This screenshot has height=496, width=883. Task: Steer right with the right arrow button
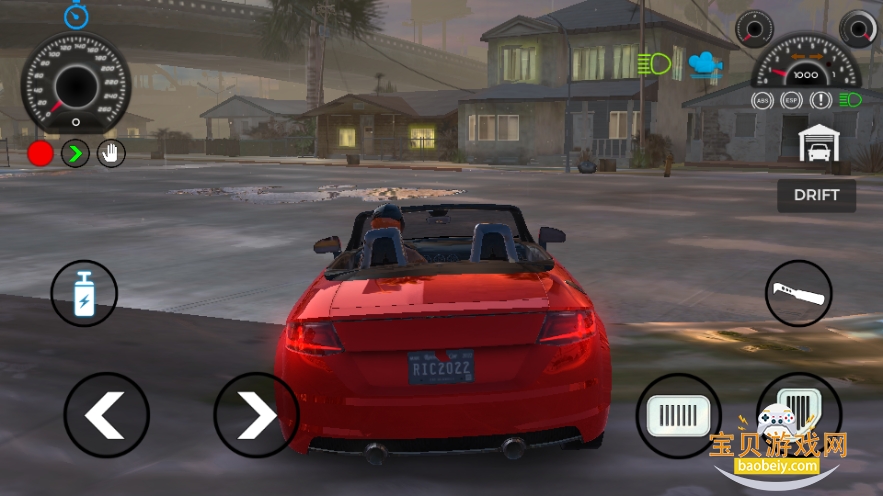(256, 414)
